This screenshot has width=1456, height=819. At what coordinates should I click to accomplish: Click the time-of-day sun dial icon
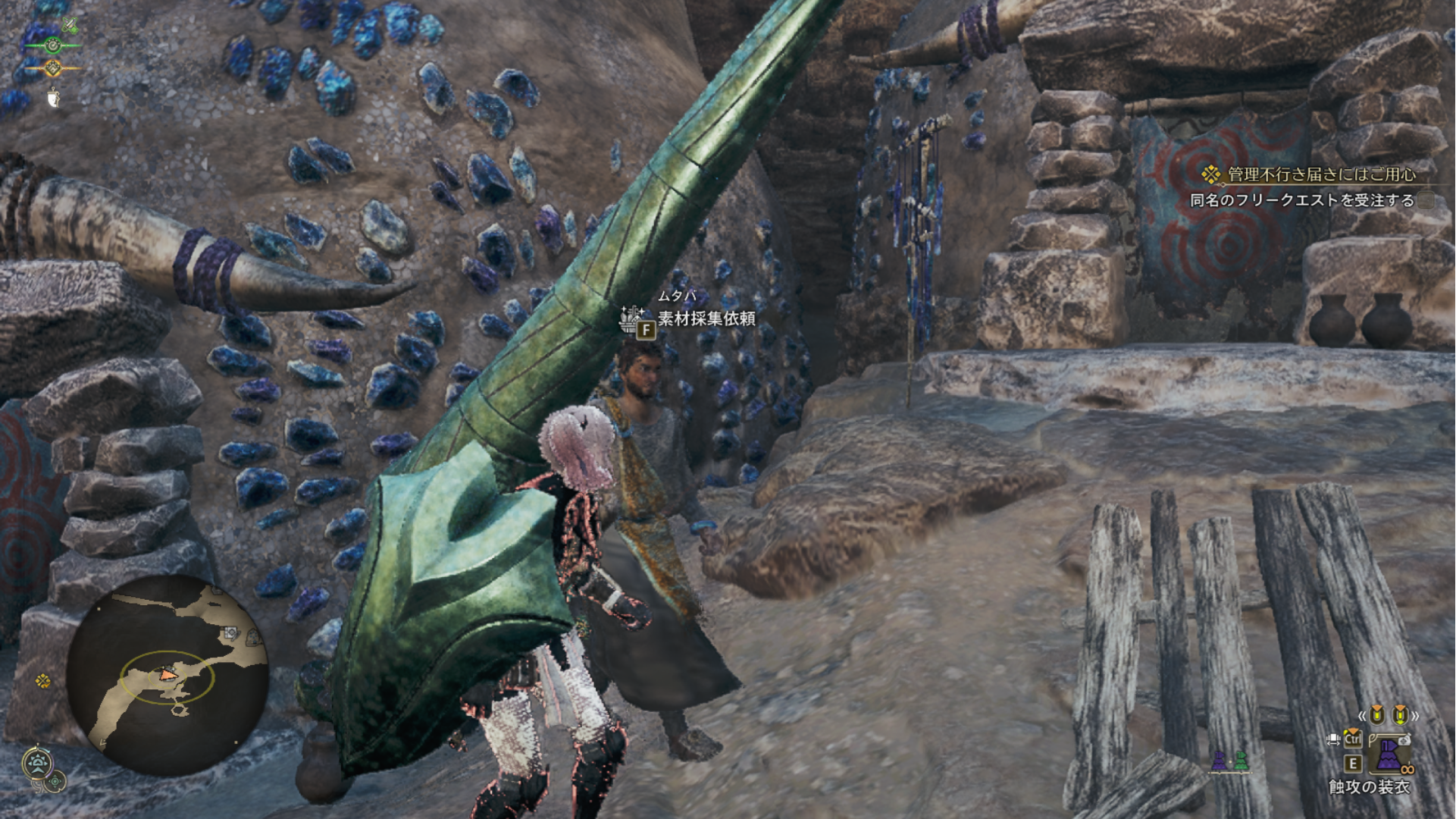click(x=37, y=762)
